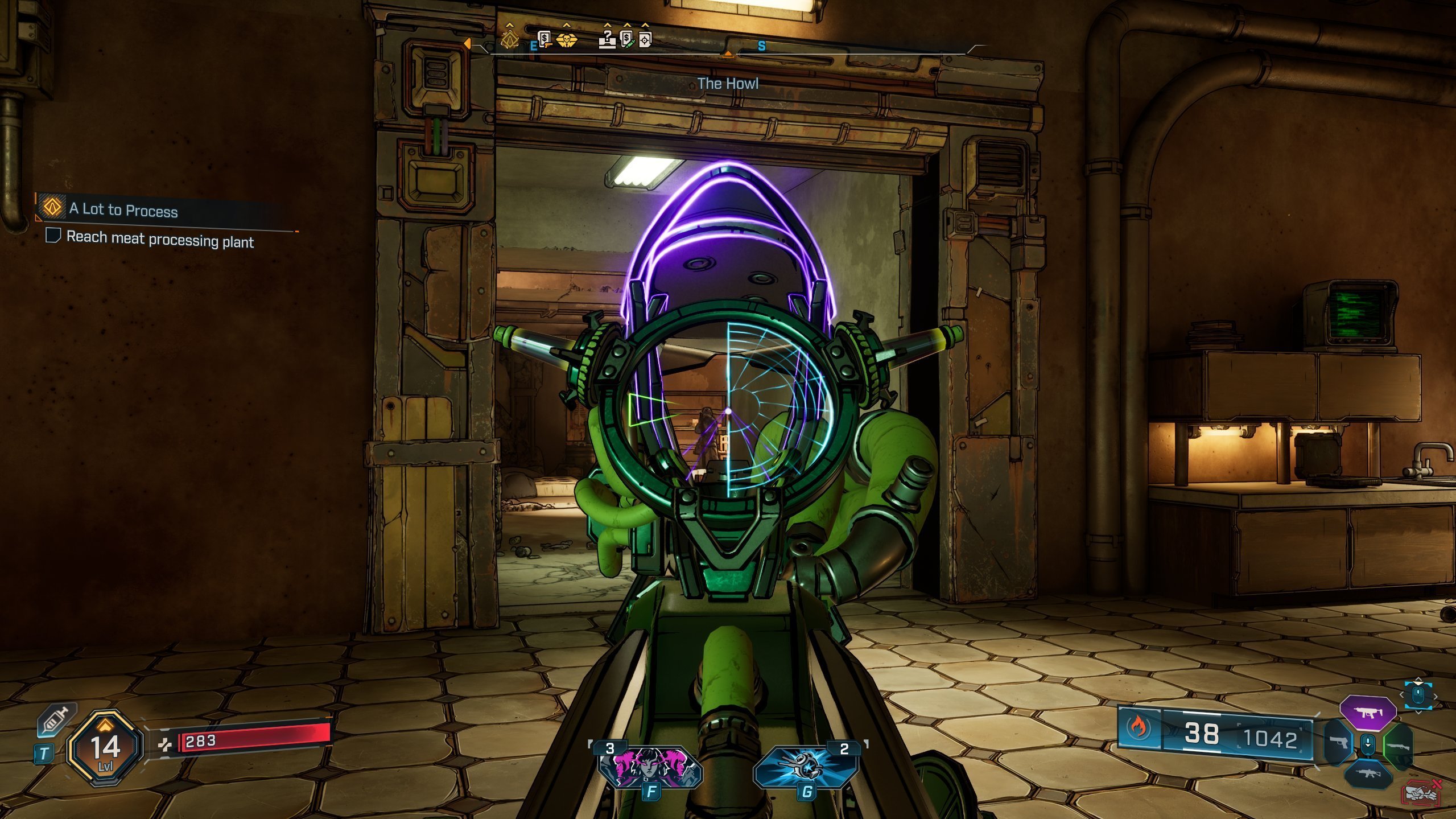Click the dollar and syringe vendor marker

click(x=627, y=39)
